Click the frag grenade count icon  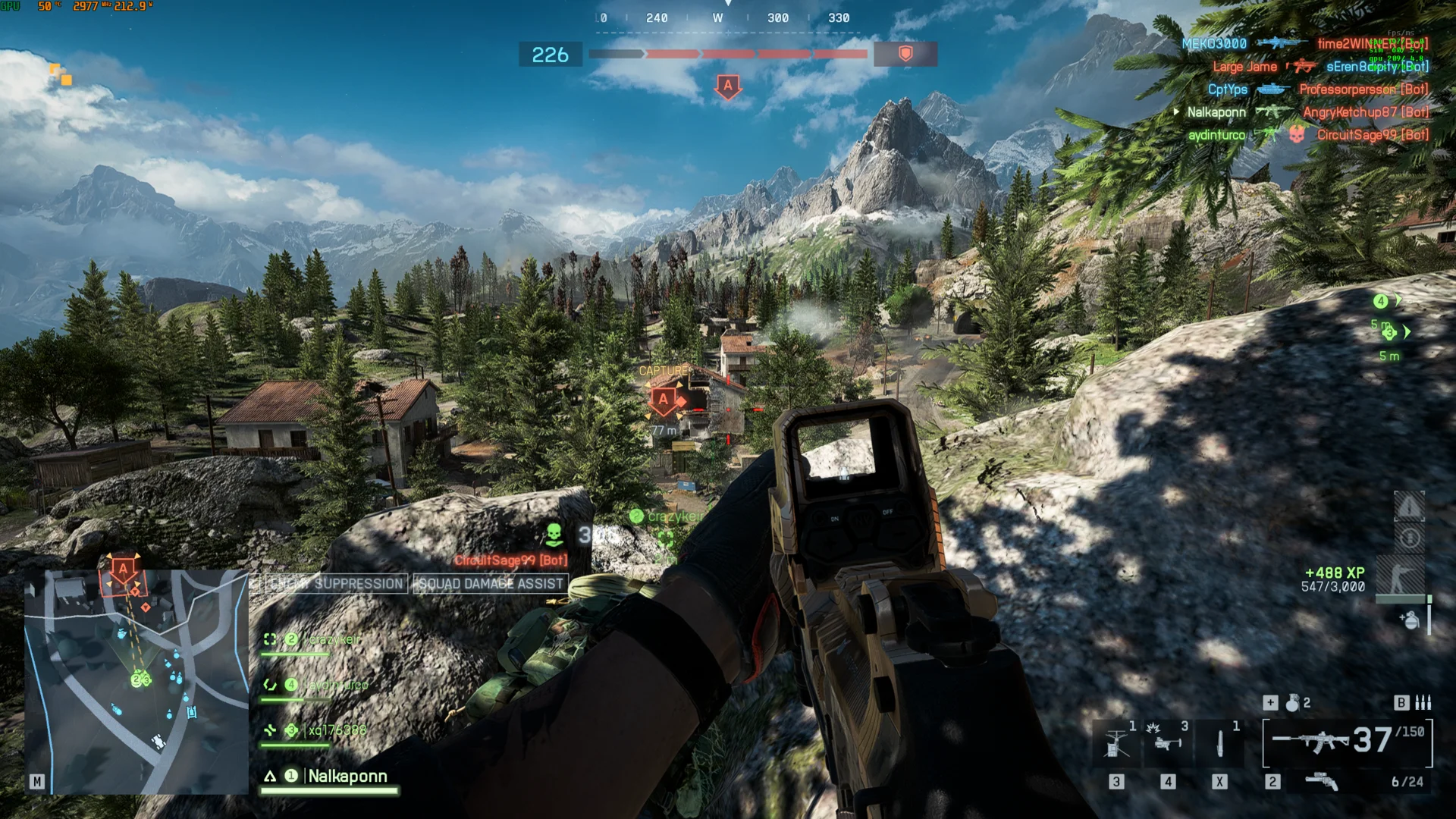(x=1292, y=703)
